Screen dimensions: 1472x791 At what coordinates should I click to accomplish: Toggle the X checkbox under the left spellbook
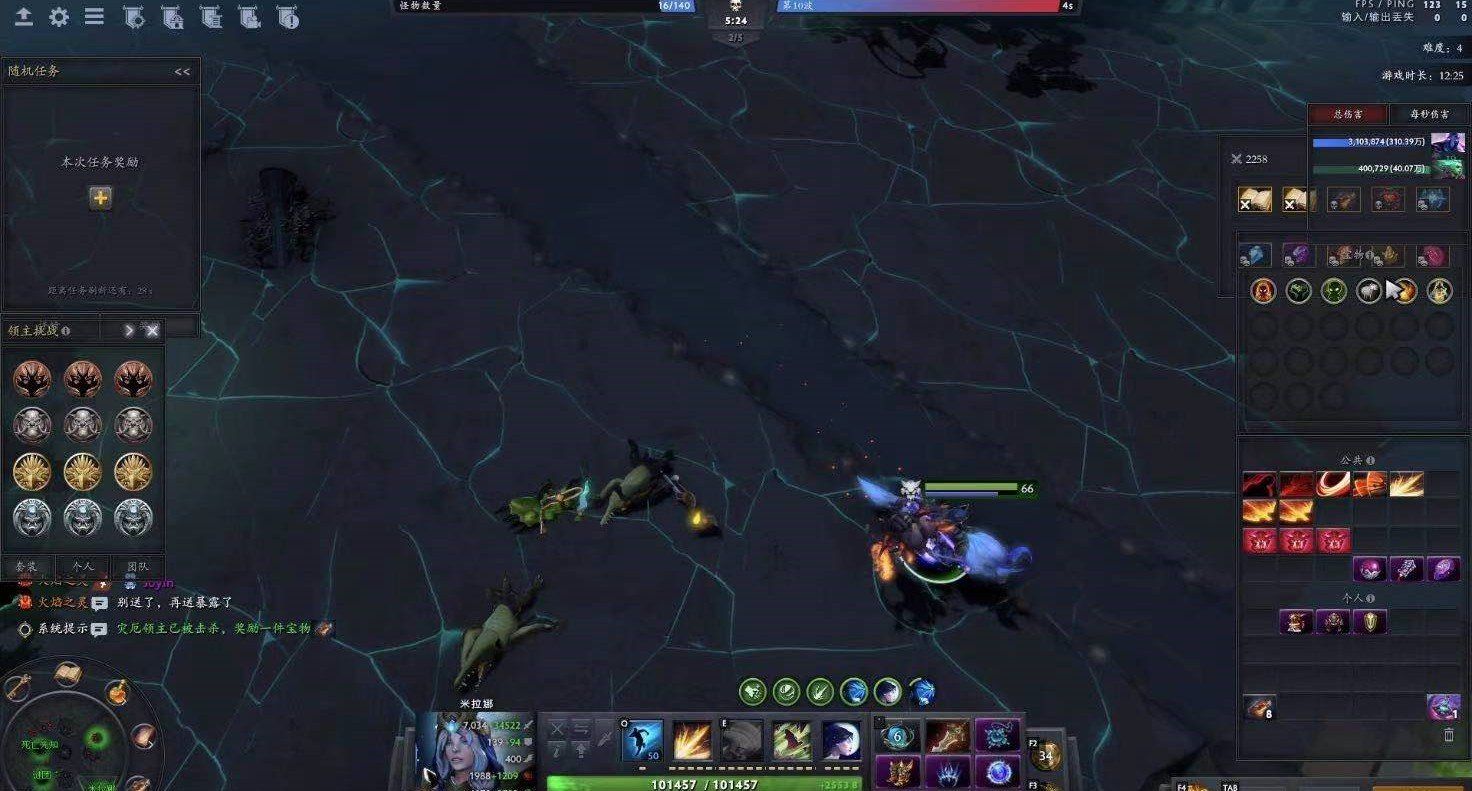click(1245, 205)
